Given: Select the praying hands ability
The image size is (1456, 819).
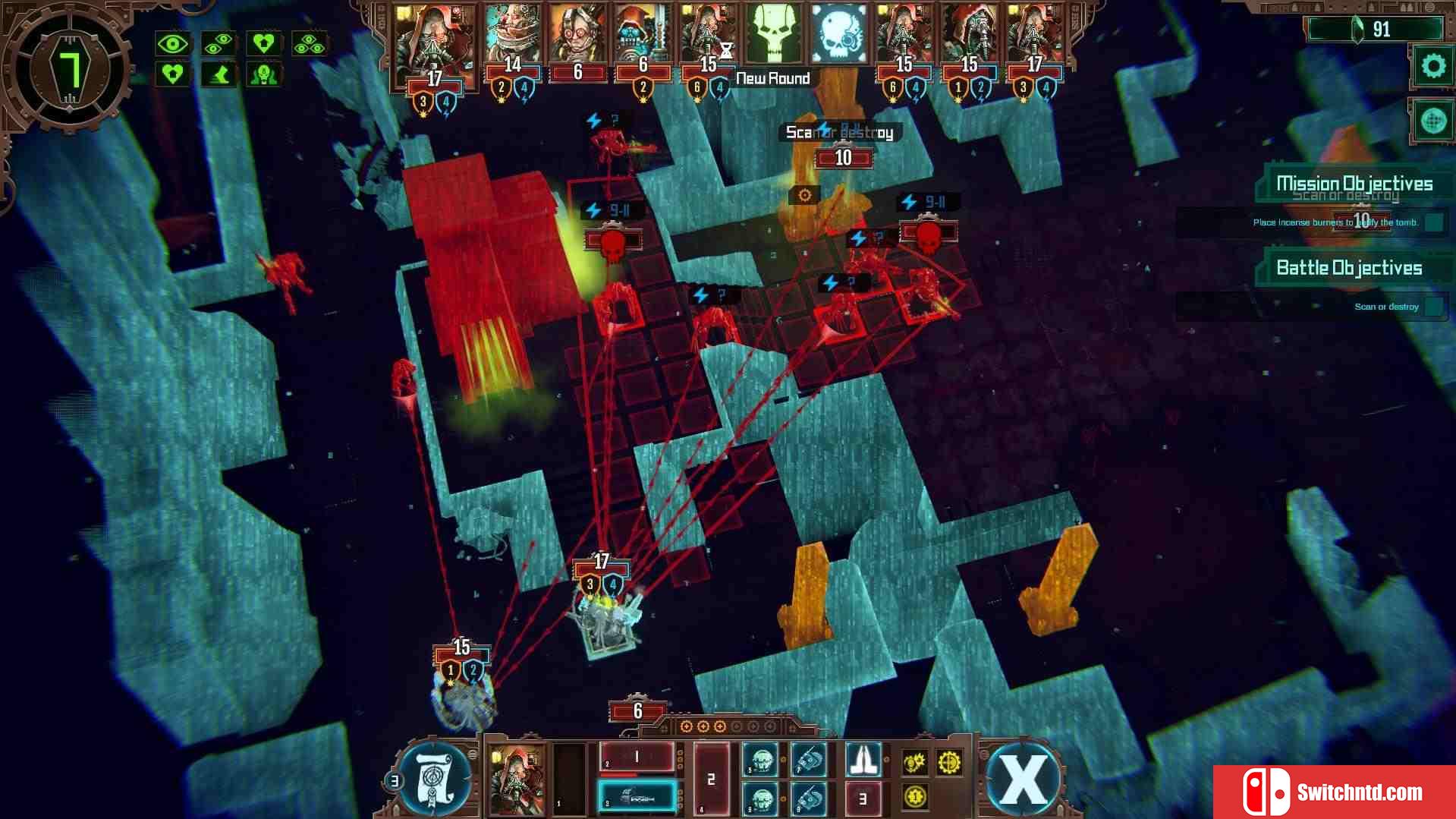Looking at the screenshot, I should (863, 759).
